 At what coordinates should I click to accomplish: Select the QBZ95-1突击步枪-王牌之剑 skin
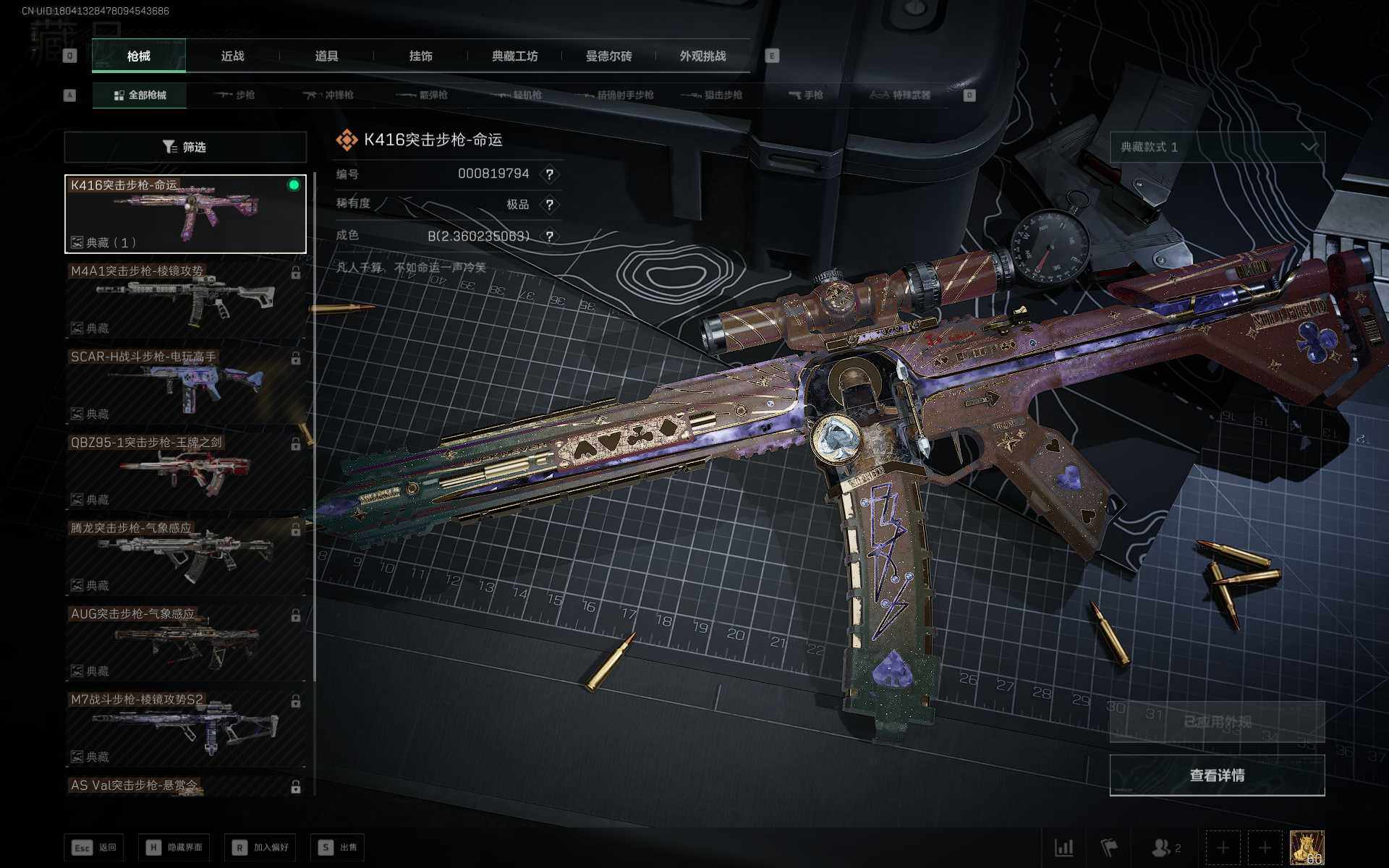[x=185, y=471]
